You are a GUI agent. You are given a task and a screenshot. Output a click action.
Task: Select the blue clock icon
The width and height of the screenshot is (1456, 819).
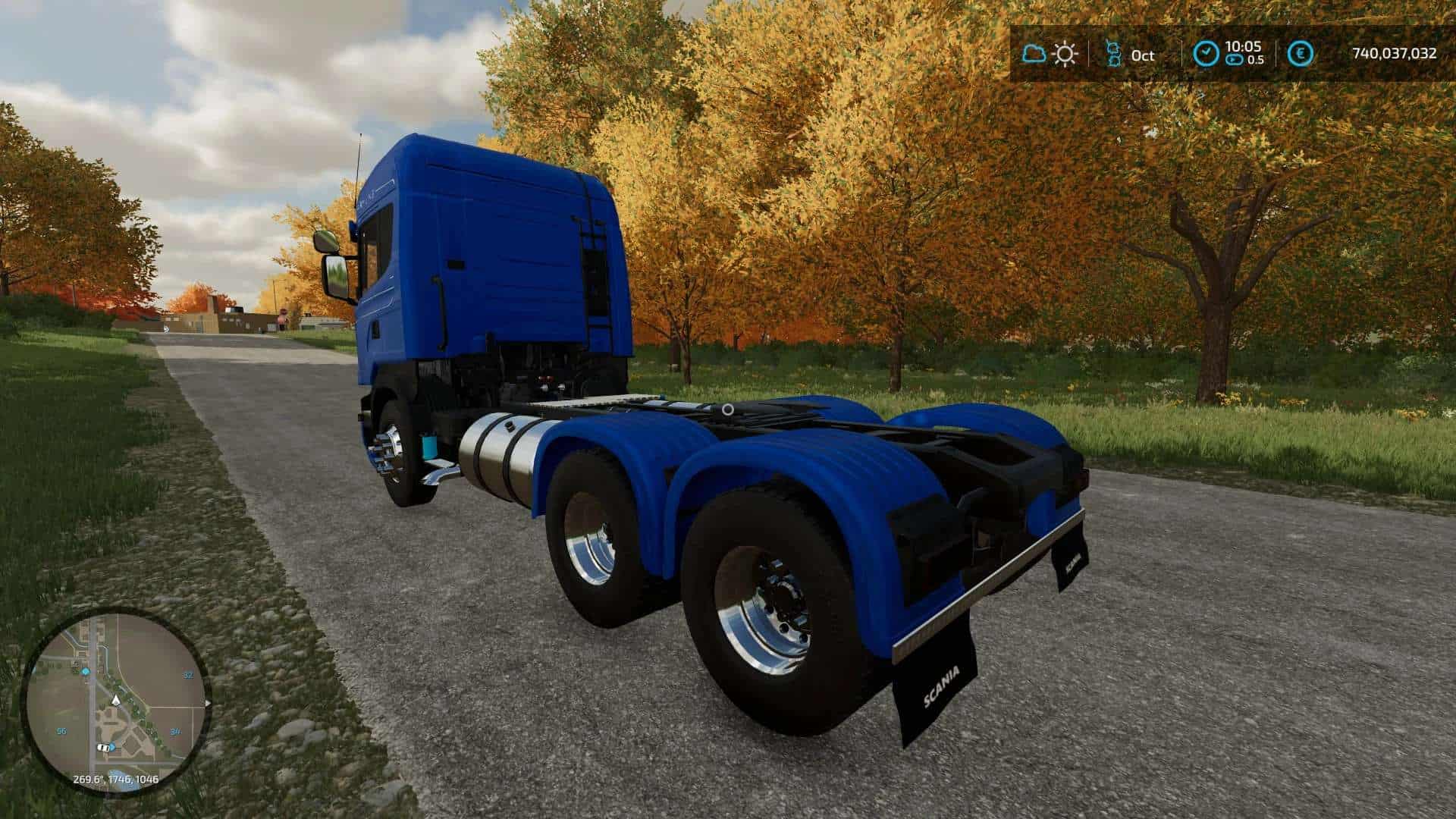[1205, 54]
